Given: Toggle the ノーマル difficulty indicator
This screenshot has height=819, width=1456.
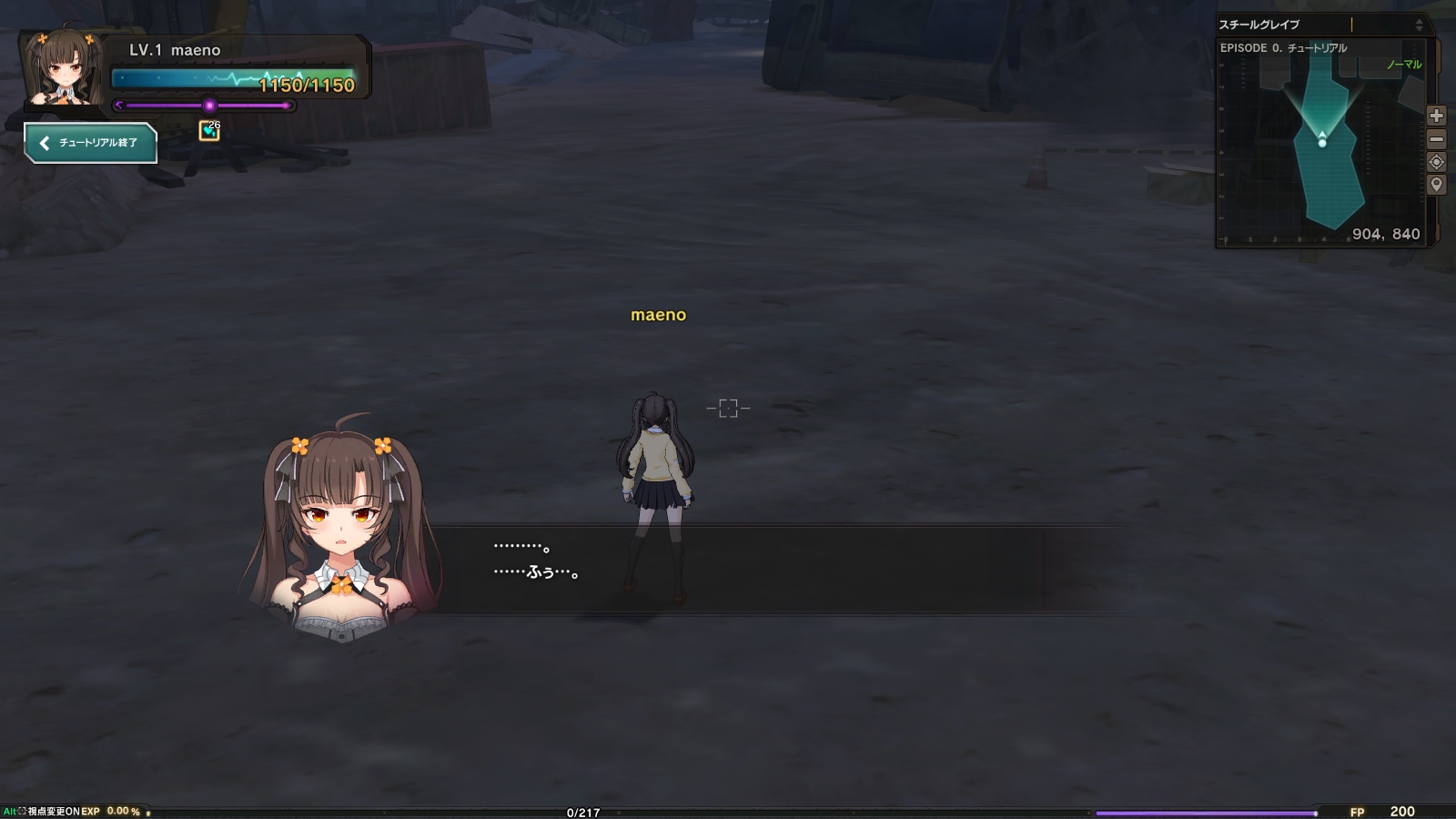Looking at the screenshot, I should [x=1404, y=66].
